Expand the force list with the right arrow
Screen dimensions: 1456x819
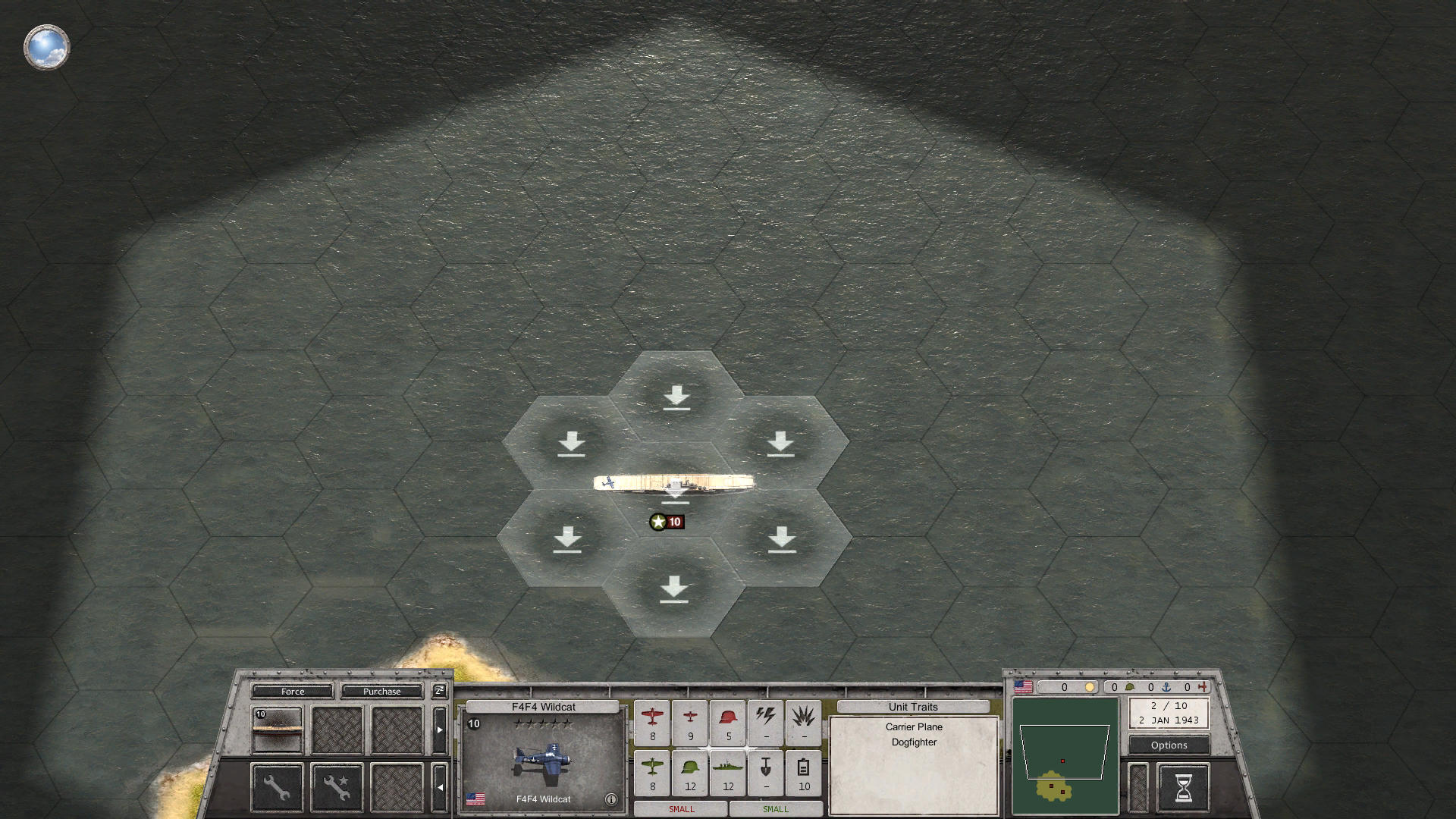tap(440, 730)
